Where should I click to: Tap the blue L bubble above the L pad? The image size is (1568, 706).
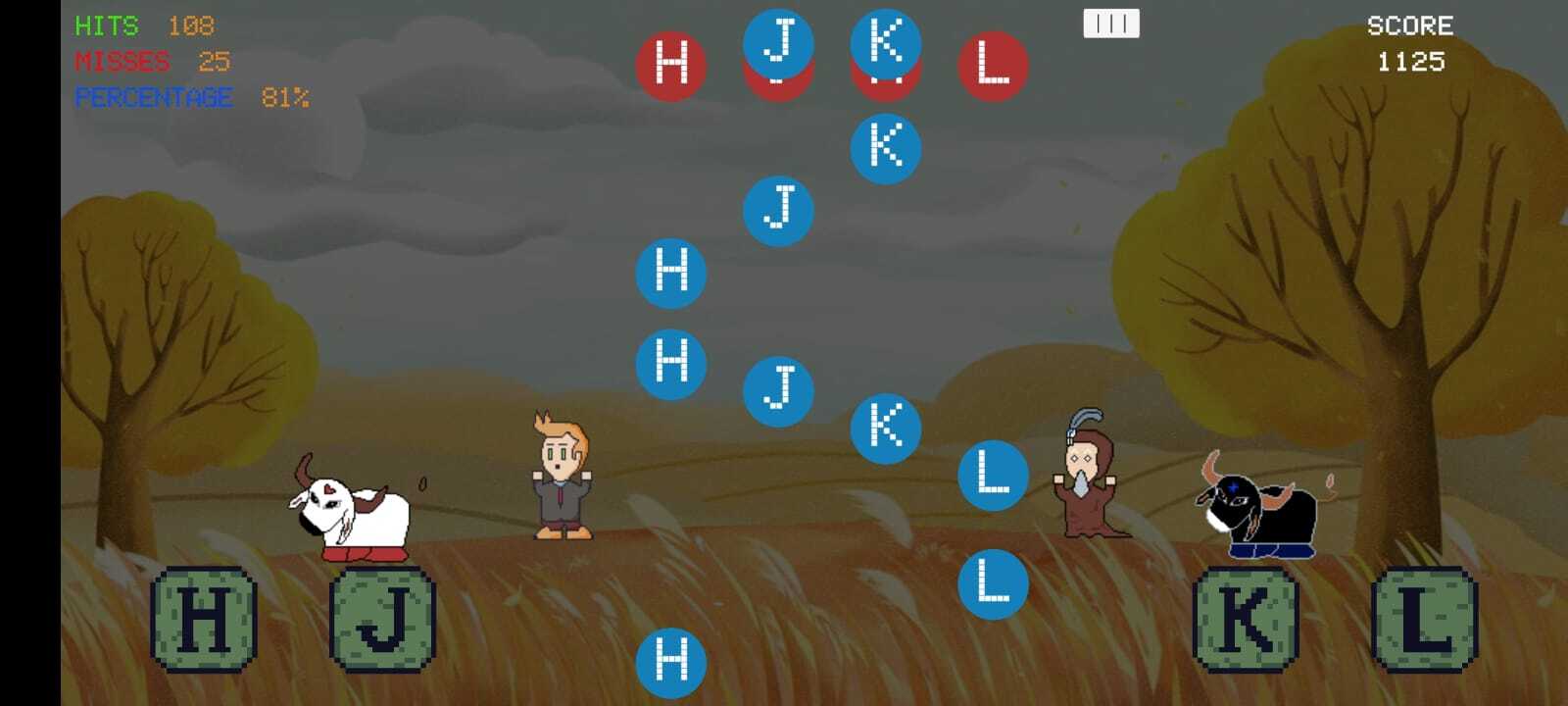pos(993,579)
